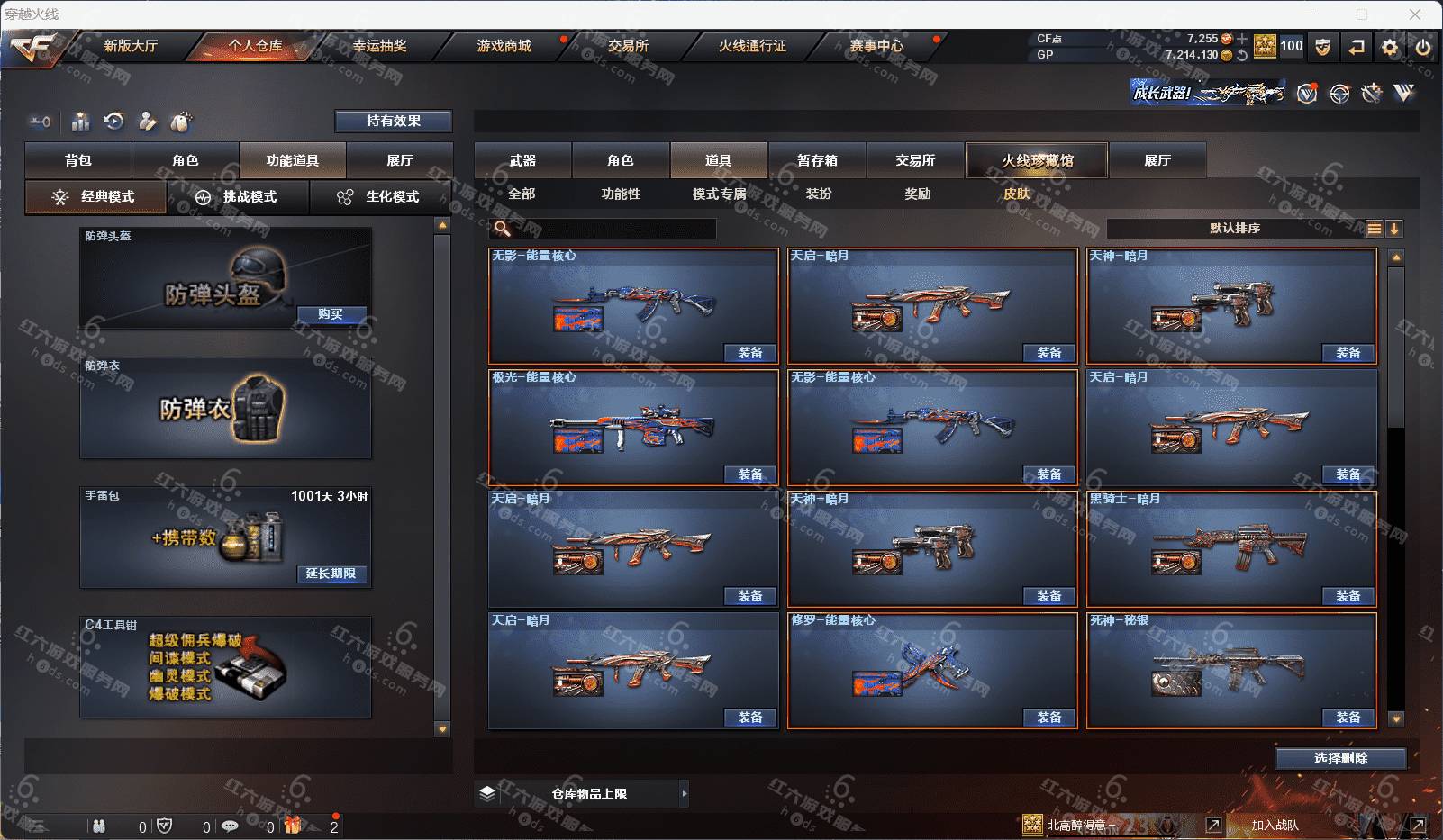Image resolution: width=1443 pixels, height=840 pixels.
Task: Filter items by 皮肤 category
Action: point(1017,194)
